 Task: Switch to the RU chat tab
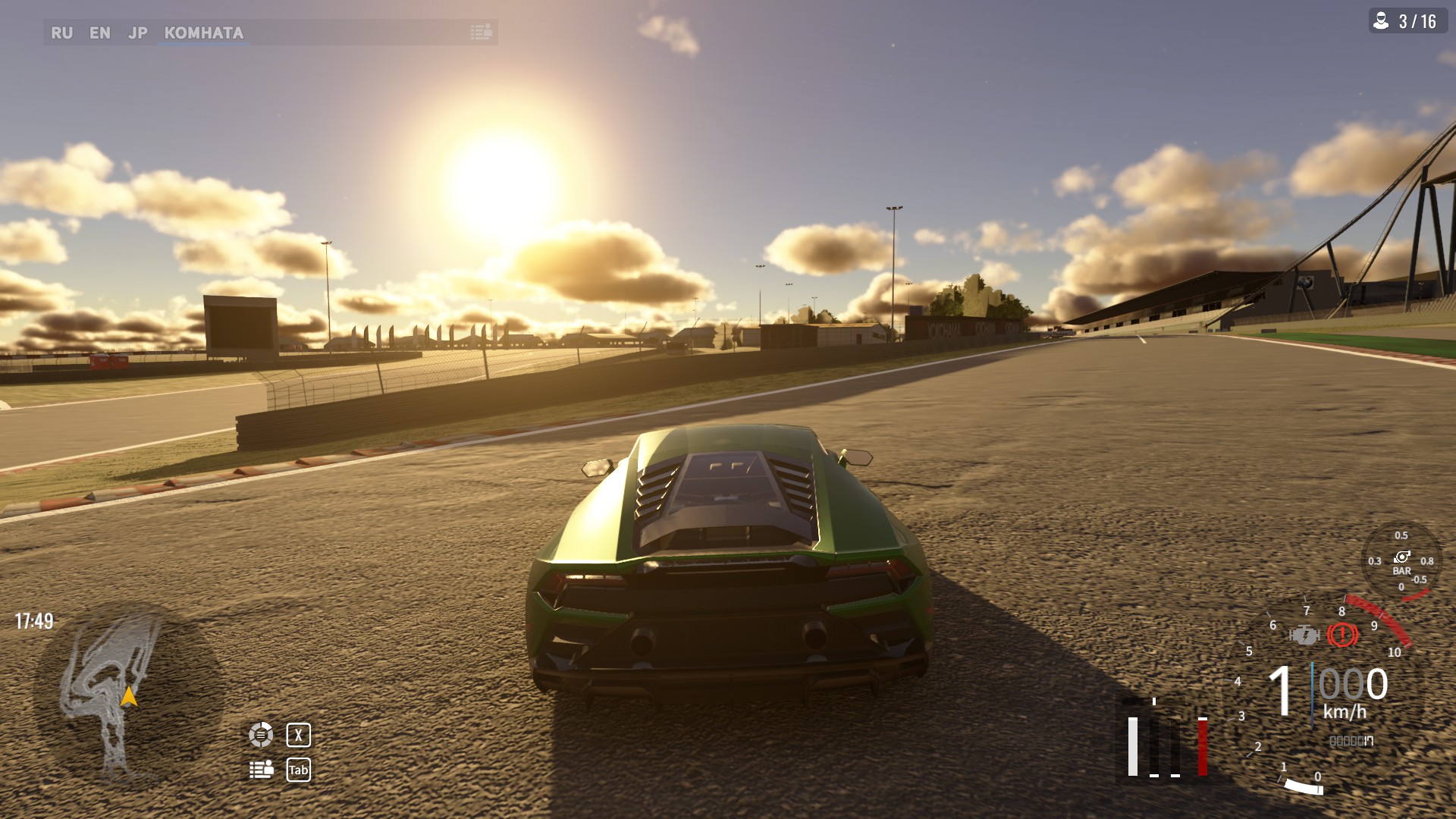click(x=61, y=33)
